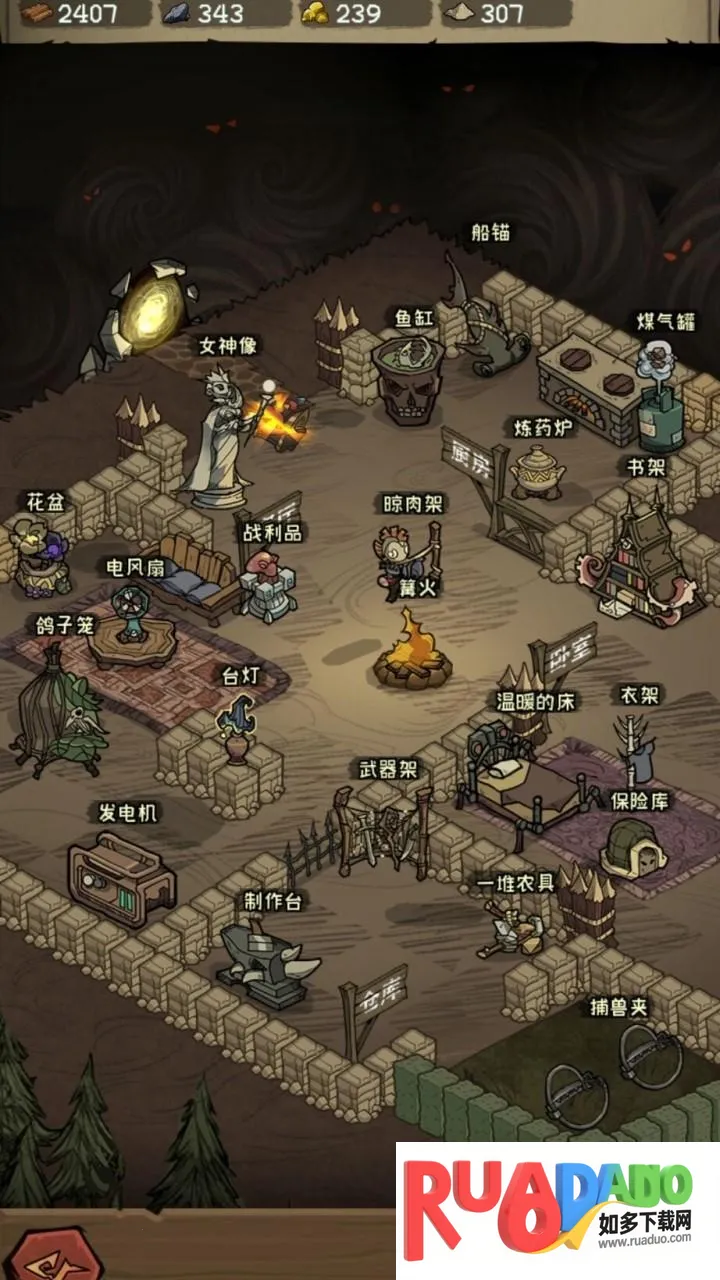Select the 衣架 coat rack
720x1280 pixels.
point(633,748)
